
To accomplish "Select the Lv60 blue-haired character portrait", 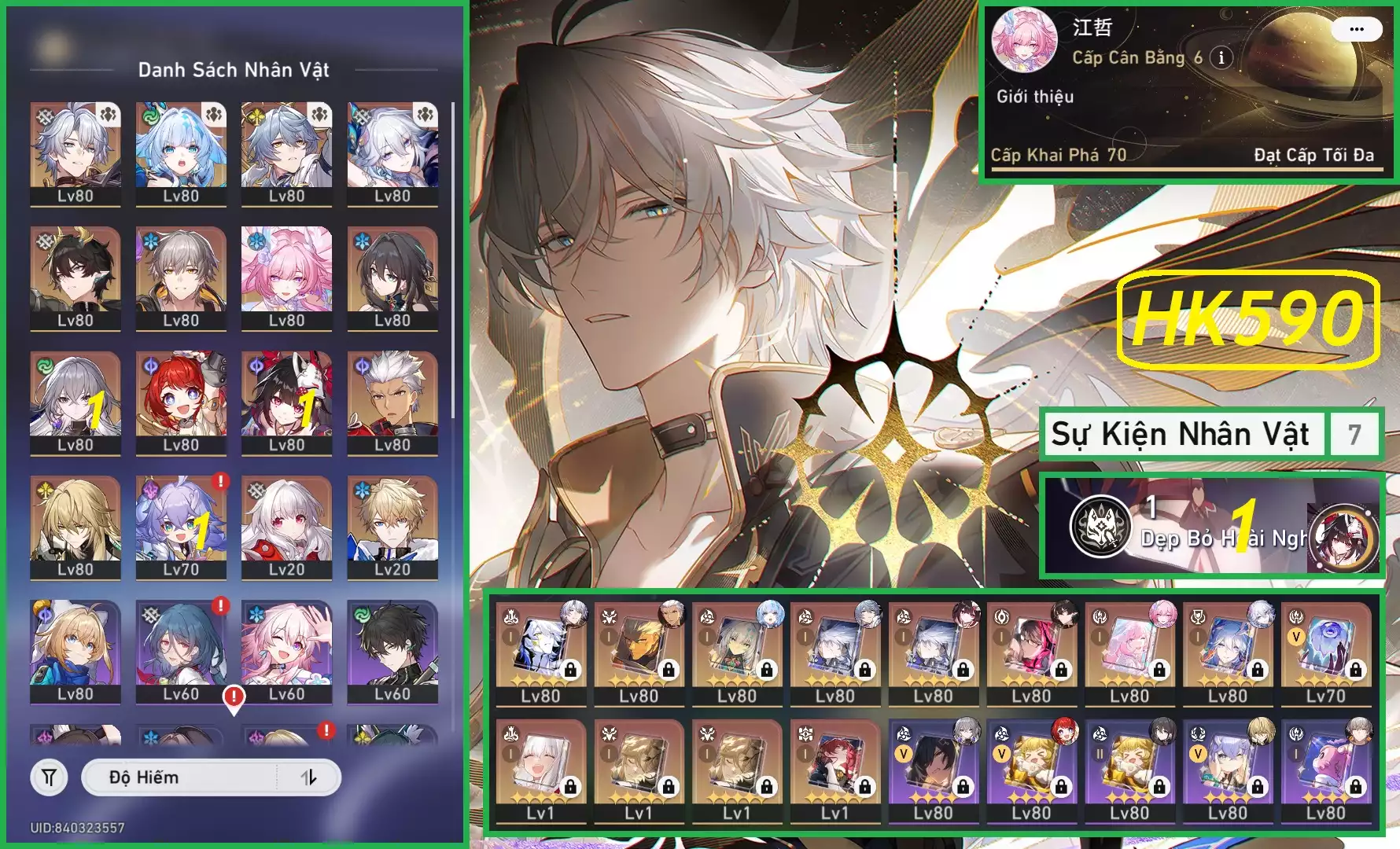I will point(181,650).
